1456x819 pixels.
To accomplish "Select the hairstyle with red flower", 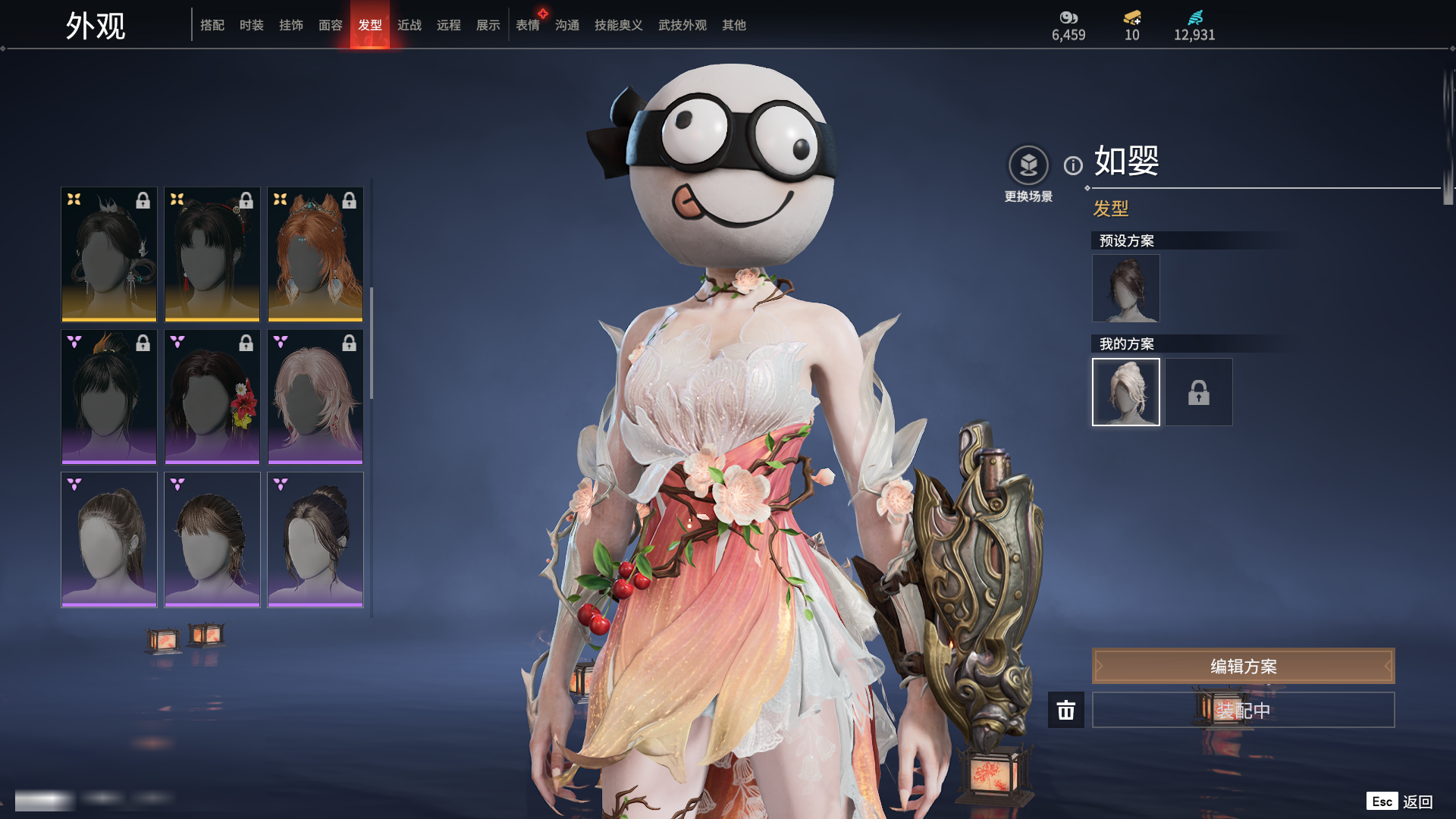I will point(212,397).
